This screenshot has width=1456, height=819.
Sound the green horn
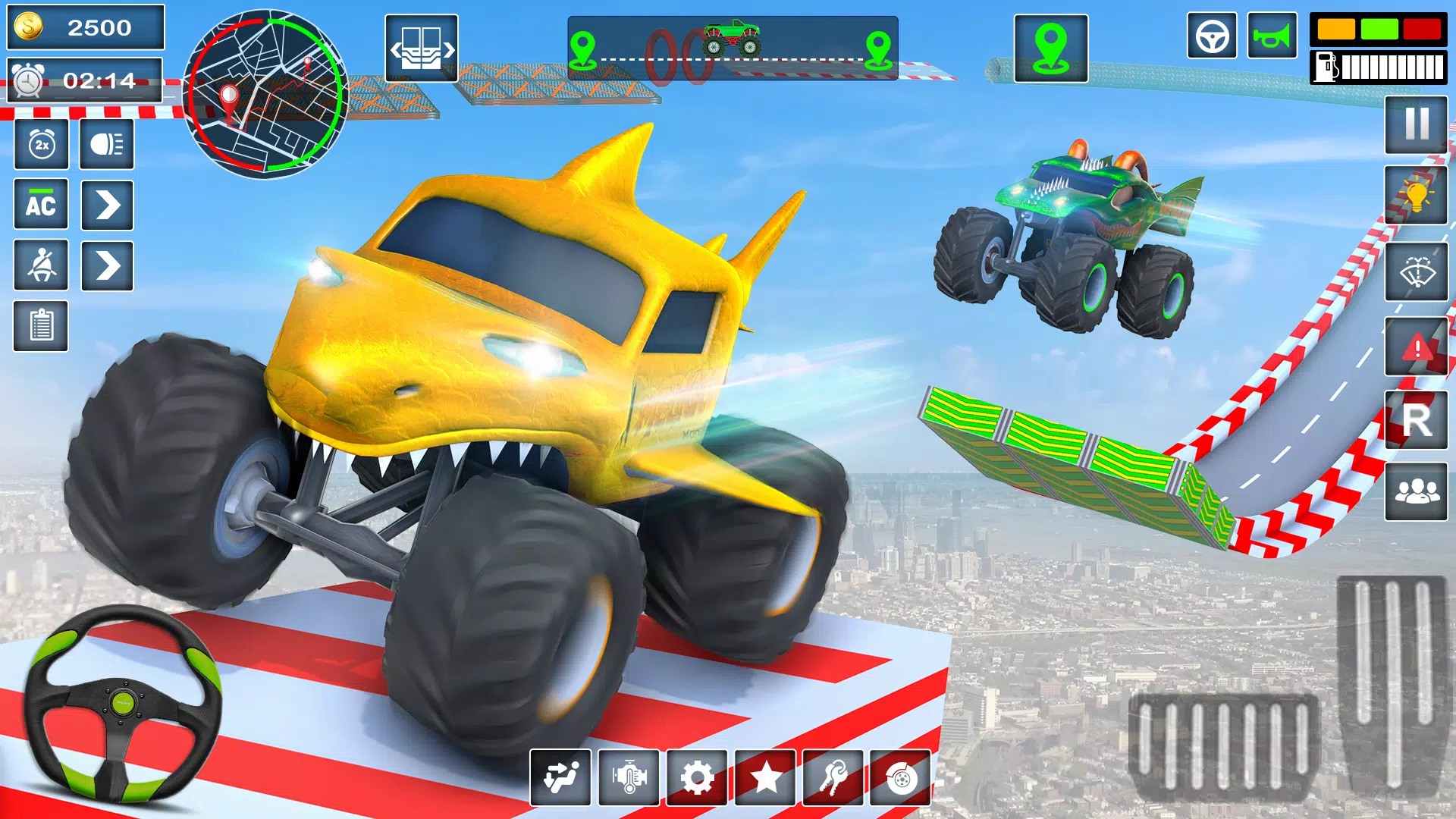coord(1272,36)
